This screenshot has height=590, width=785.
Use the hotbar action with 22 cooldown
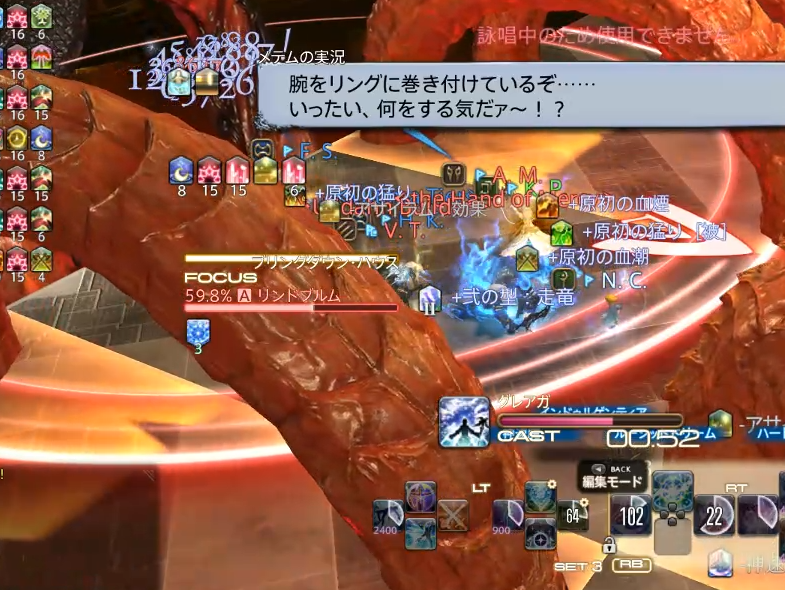714,515
